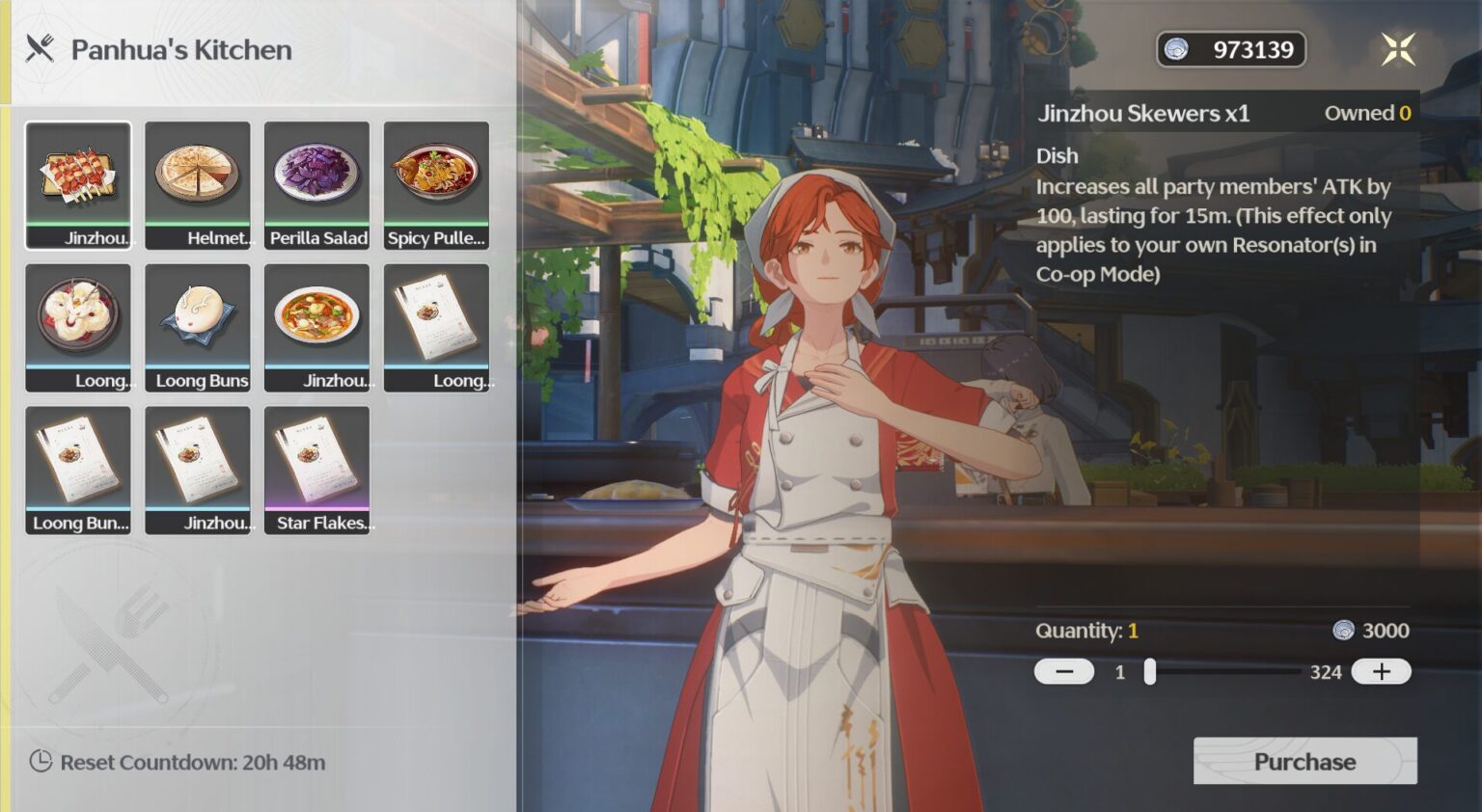The width and height of the screenshot is (1482, 812).
Task: Close Panhua's Kitchen shop window
Action: (x=1397, y=49)
